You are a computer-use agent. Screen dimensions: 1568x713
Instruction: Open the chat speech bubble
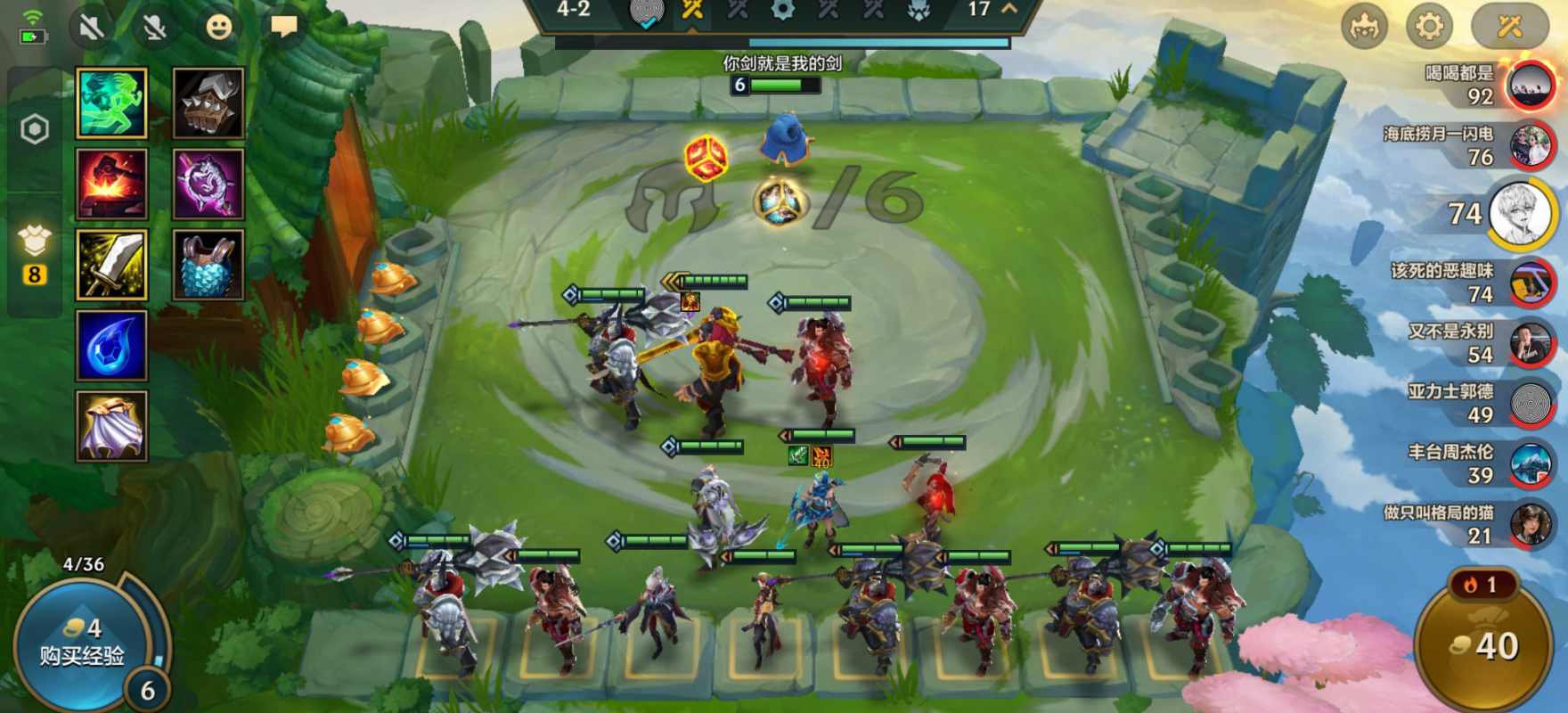283,27
